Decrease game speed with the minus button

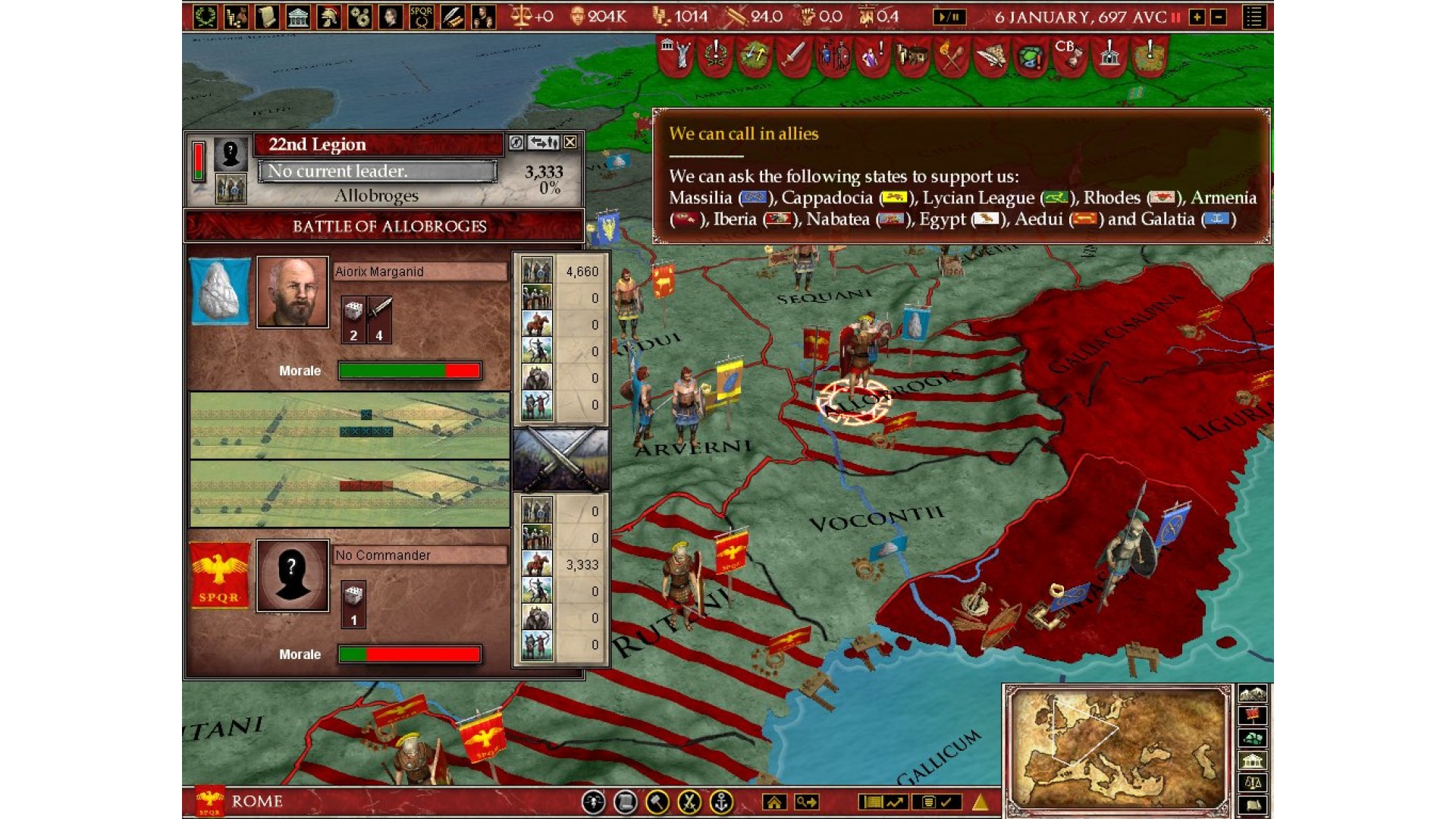click(x=1219, y=17)
